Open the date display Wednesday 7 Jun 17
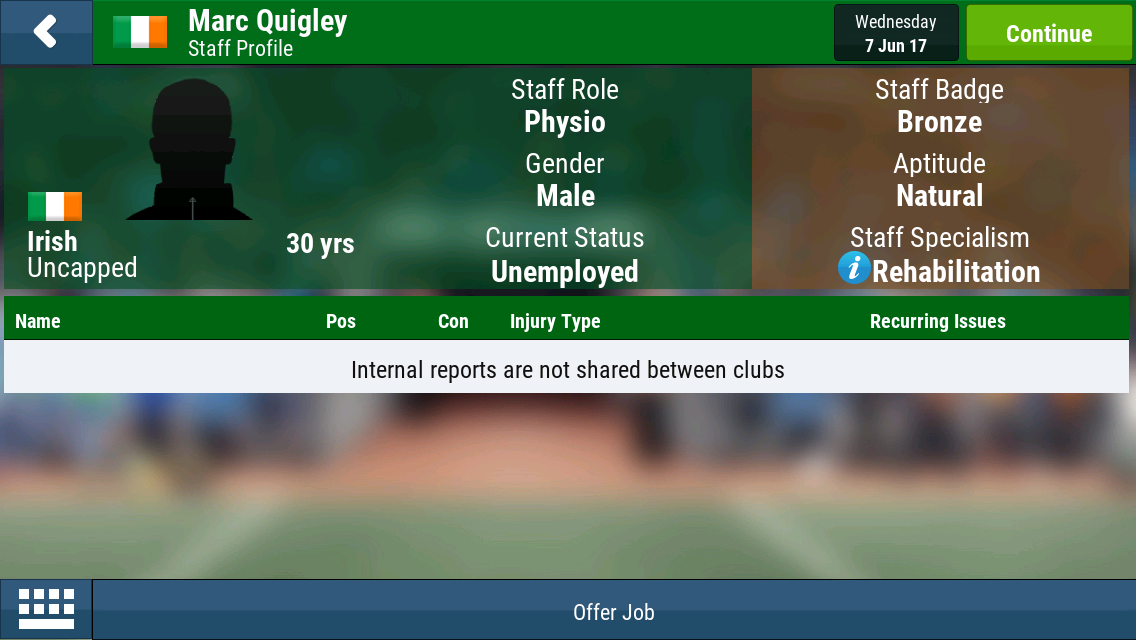 pos(896,33)
